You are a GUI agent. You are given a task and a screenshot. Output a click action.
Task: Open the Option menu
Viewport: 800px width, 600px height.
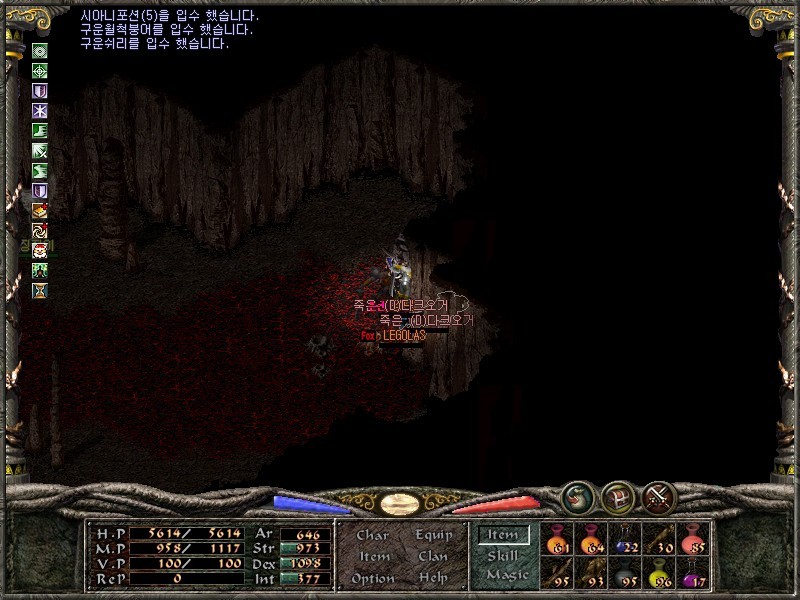(x=372, y=578)
